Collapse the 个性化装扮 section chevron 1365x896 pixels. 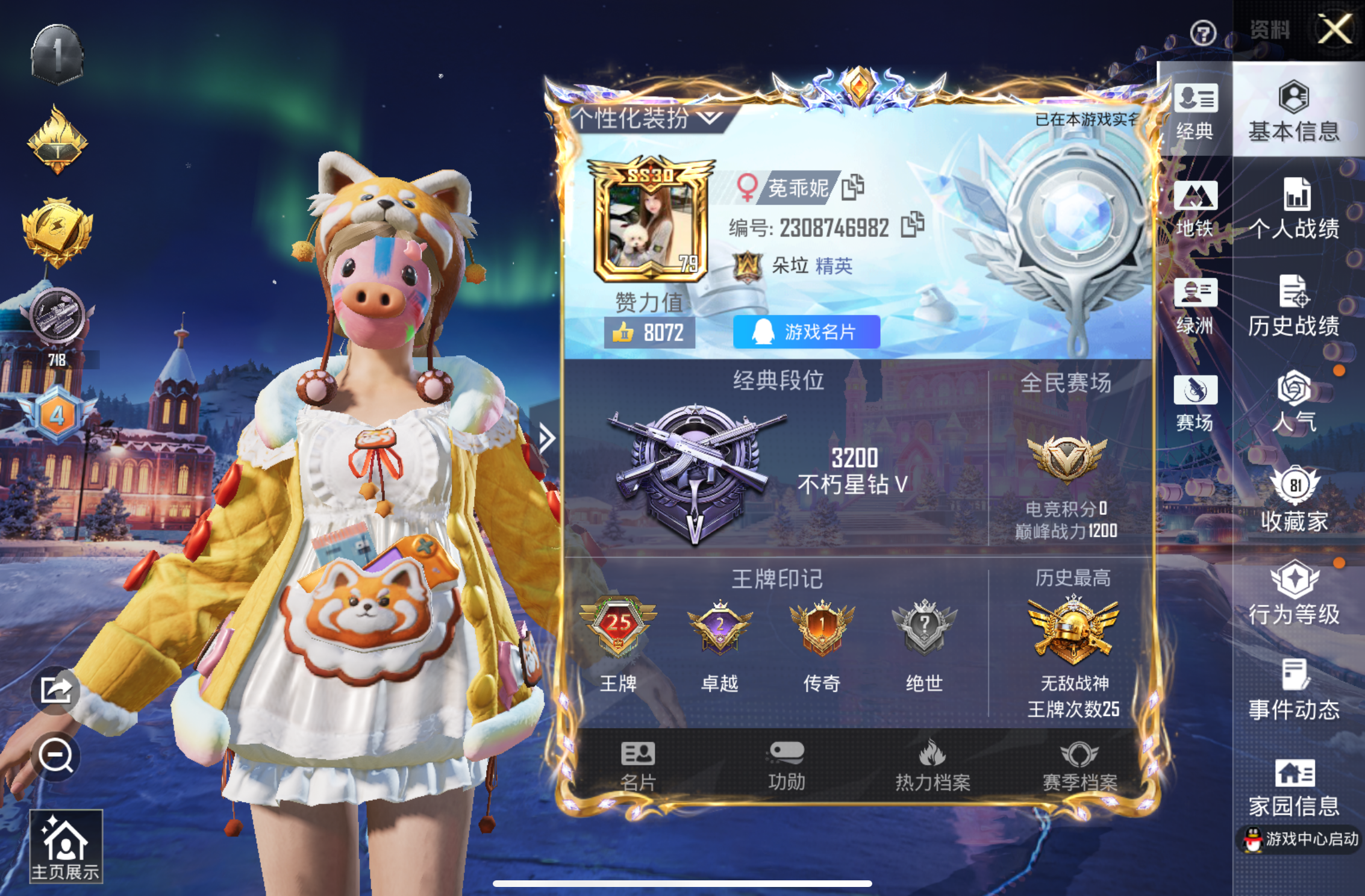[x=710, y=118]
